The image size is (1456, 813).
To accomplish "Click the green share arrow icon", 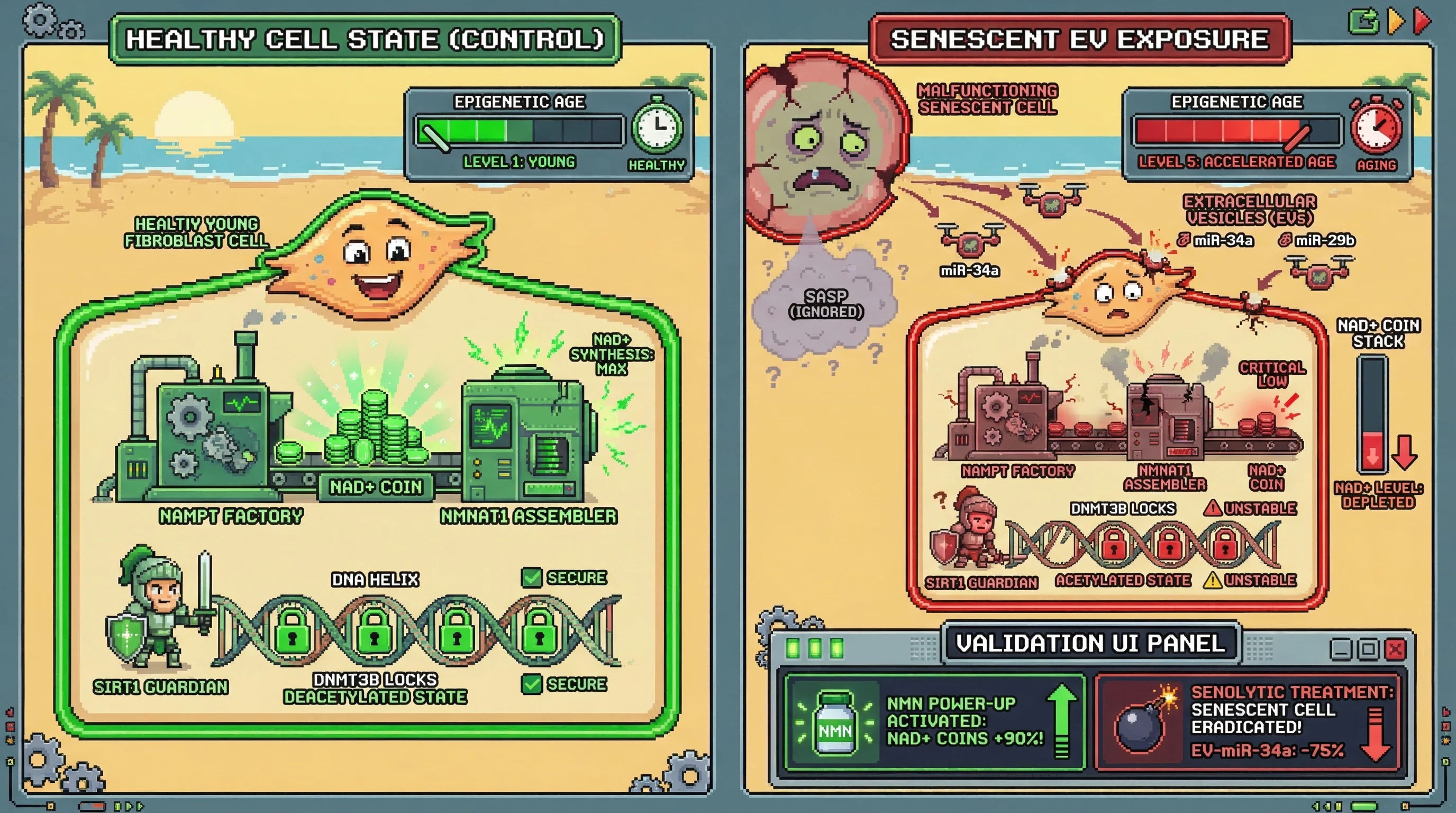I will (1364, 22).
